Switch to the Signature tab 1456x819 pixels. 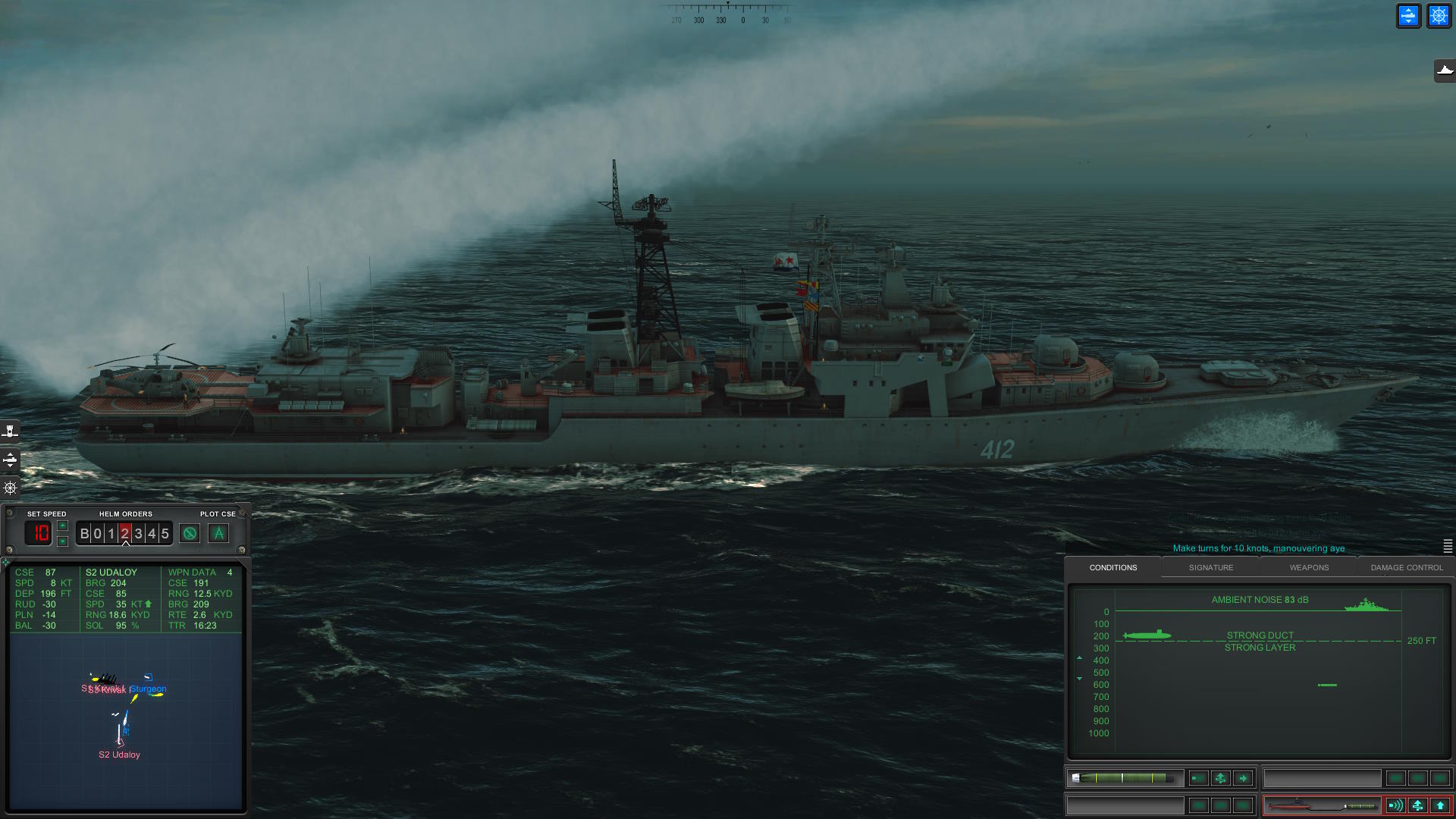pos(1210,567)
